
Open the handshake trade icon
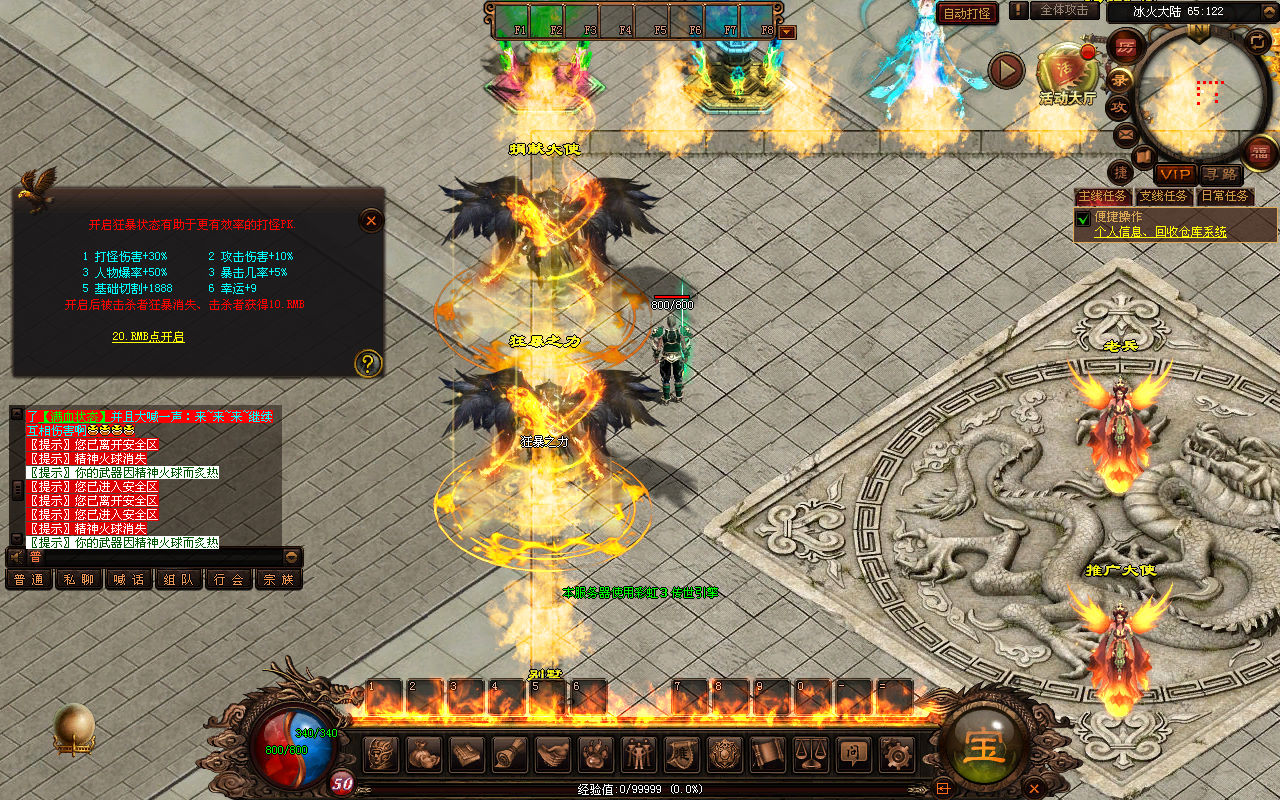click(x=553, y=753)
